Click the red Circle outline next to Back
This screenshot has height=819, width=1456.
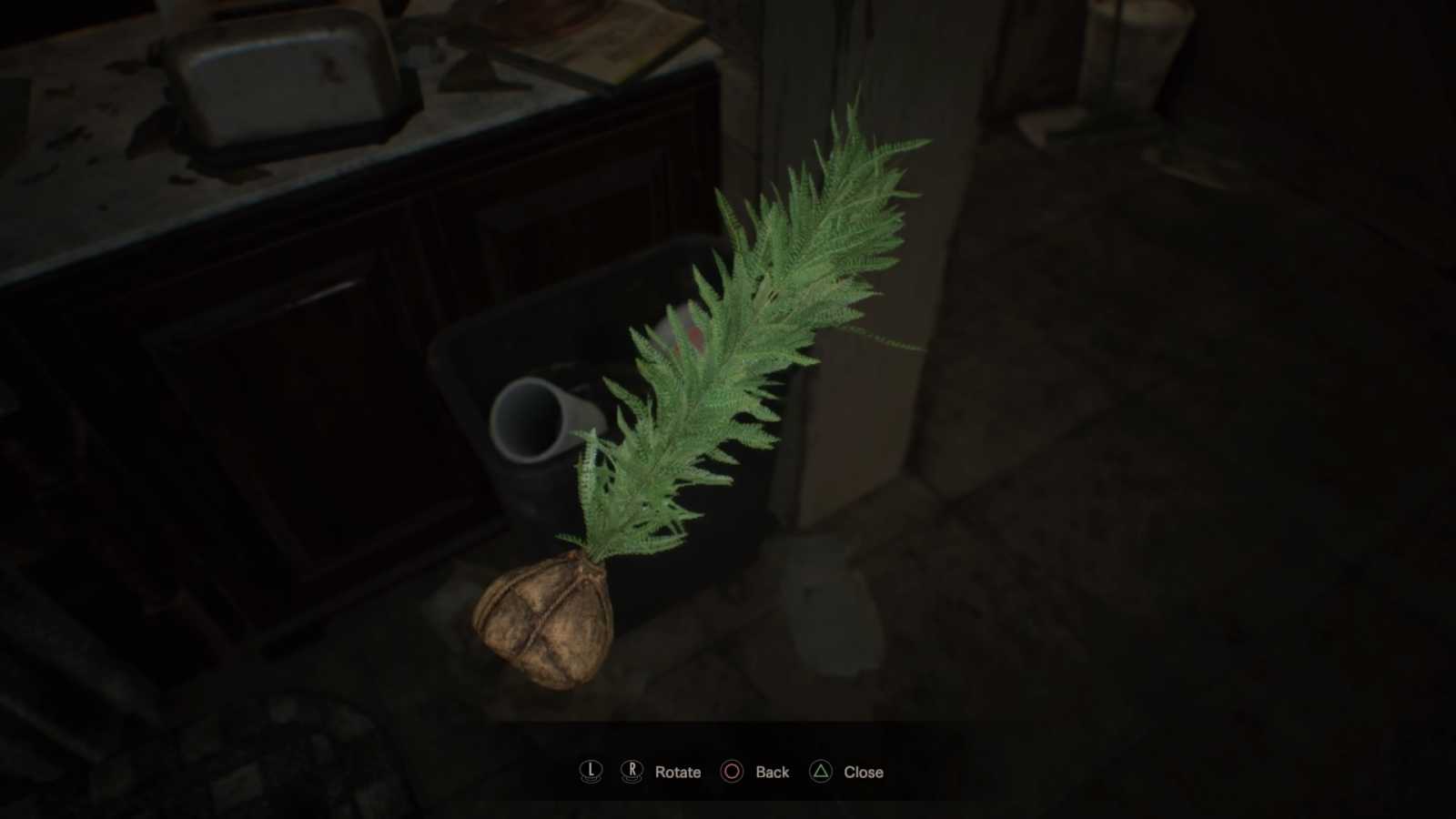pos(731,771)
